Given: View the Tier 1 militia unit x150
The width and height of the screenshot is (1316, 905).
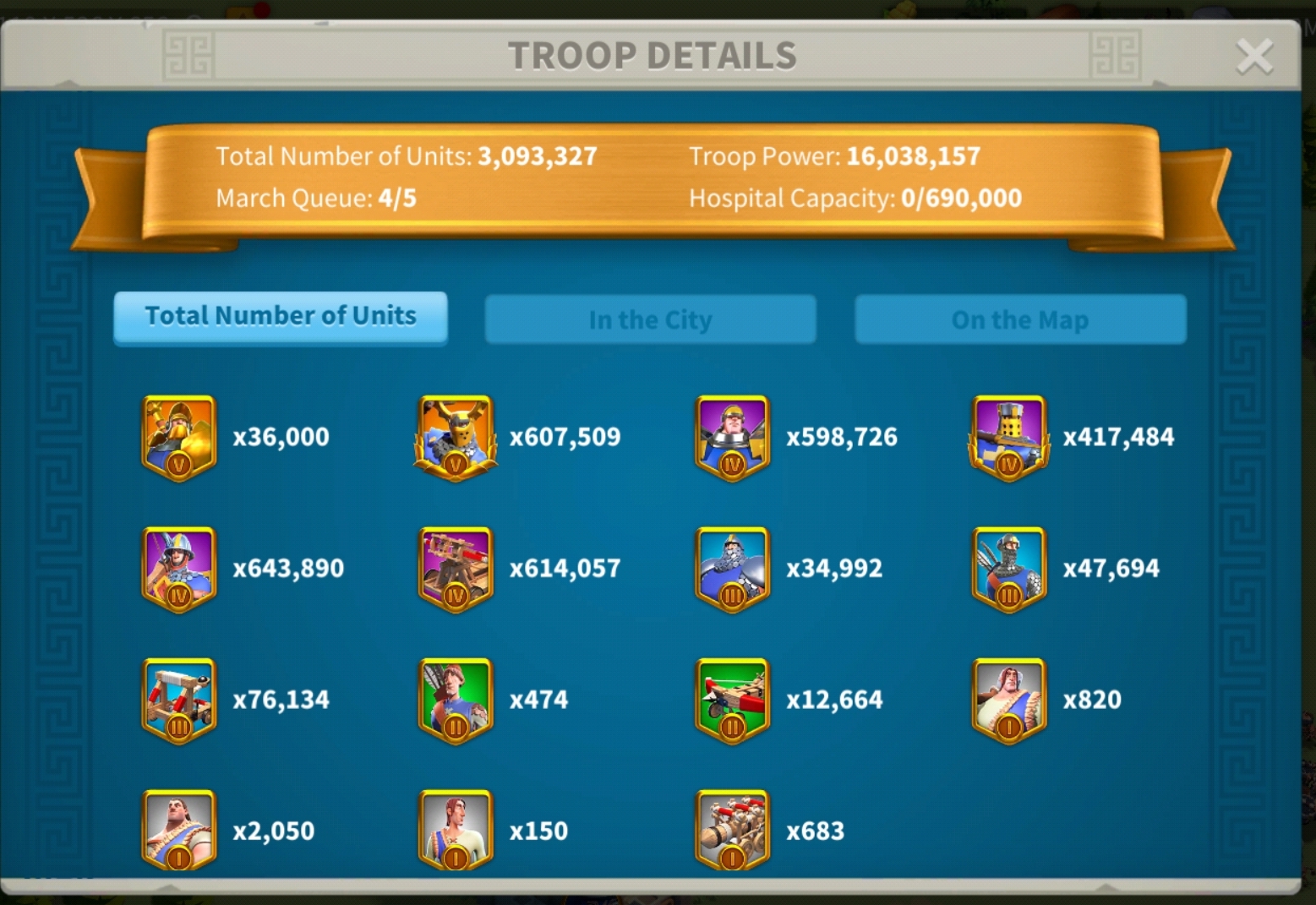Looking at the screenshot, I should click(455, 830).
